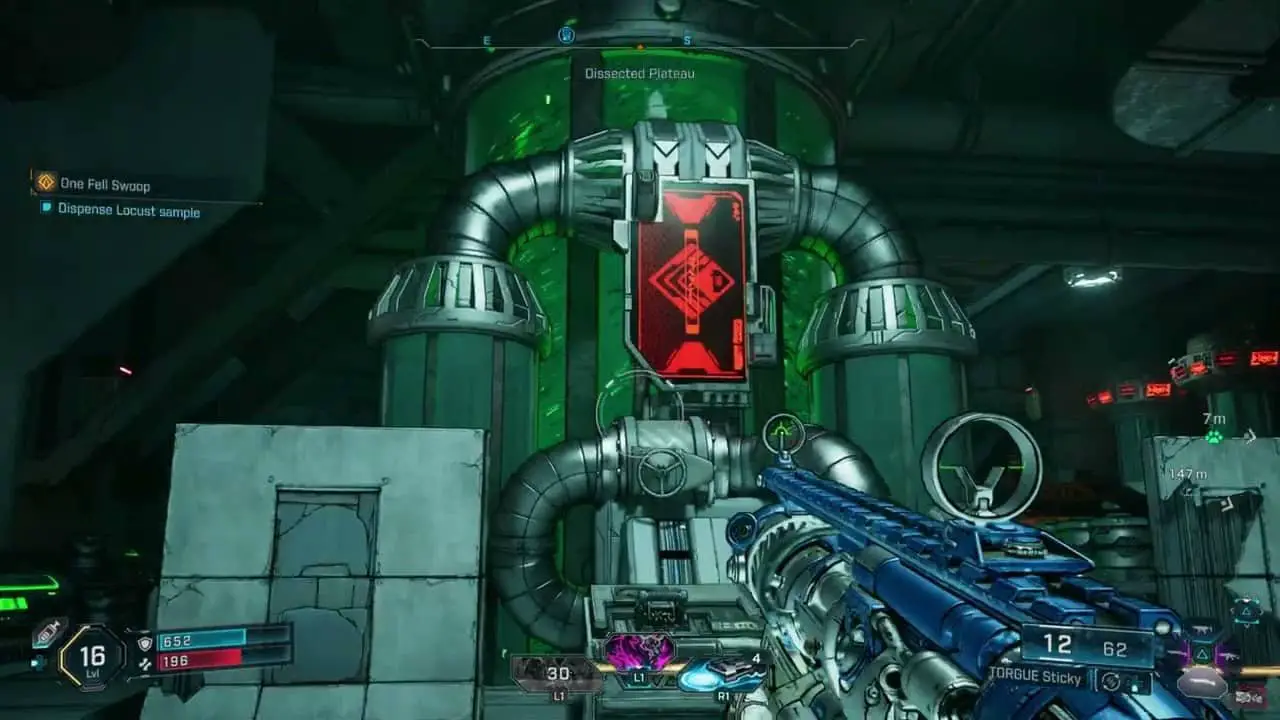The width and height of the screenshot is (1280, 720).
Task: Click the compass bar heading marker
Action: point(566,36)
